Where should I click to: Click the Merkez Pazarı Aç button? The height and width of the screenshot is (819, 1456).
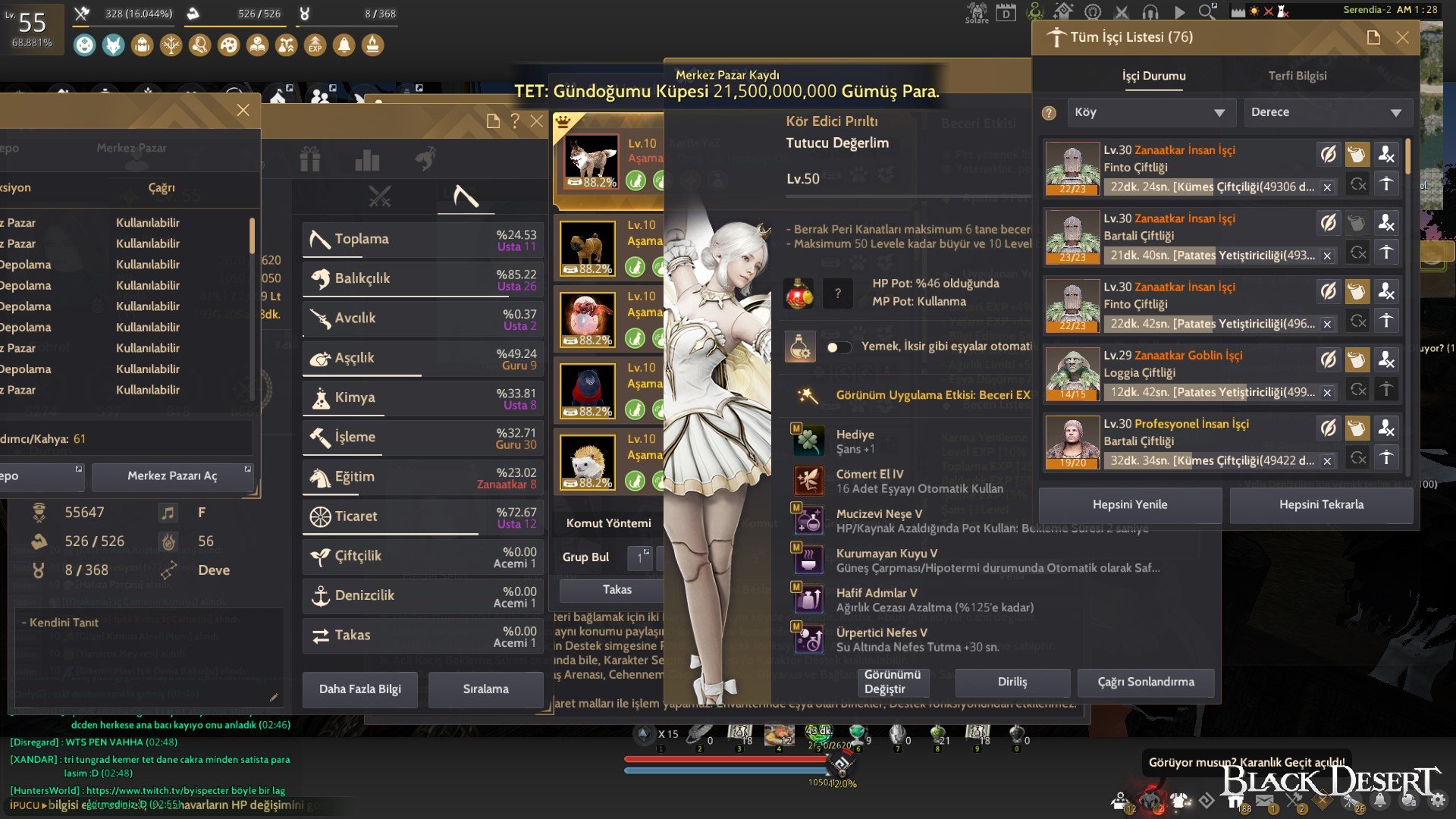click(172, 476)
